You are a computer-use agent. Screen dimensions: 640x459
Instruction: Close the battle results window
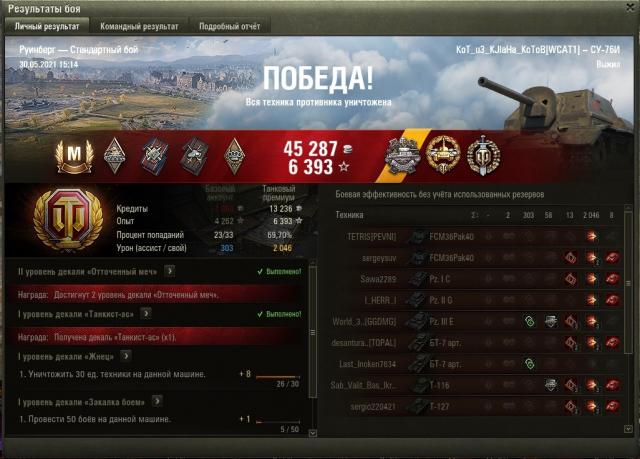[x=629, y=7]
